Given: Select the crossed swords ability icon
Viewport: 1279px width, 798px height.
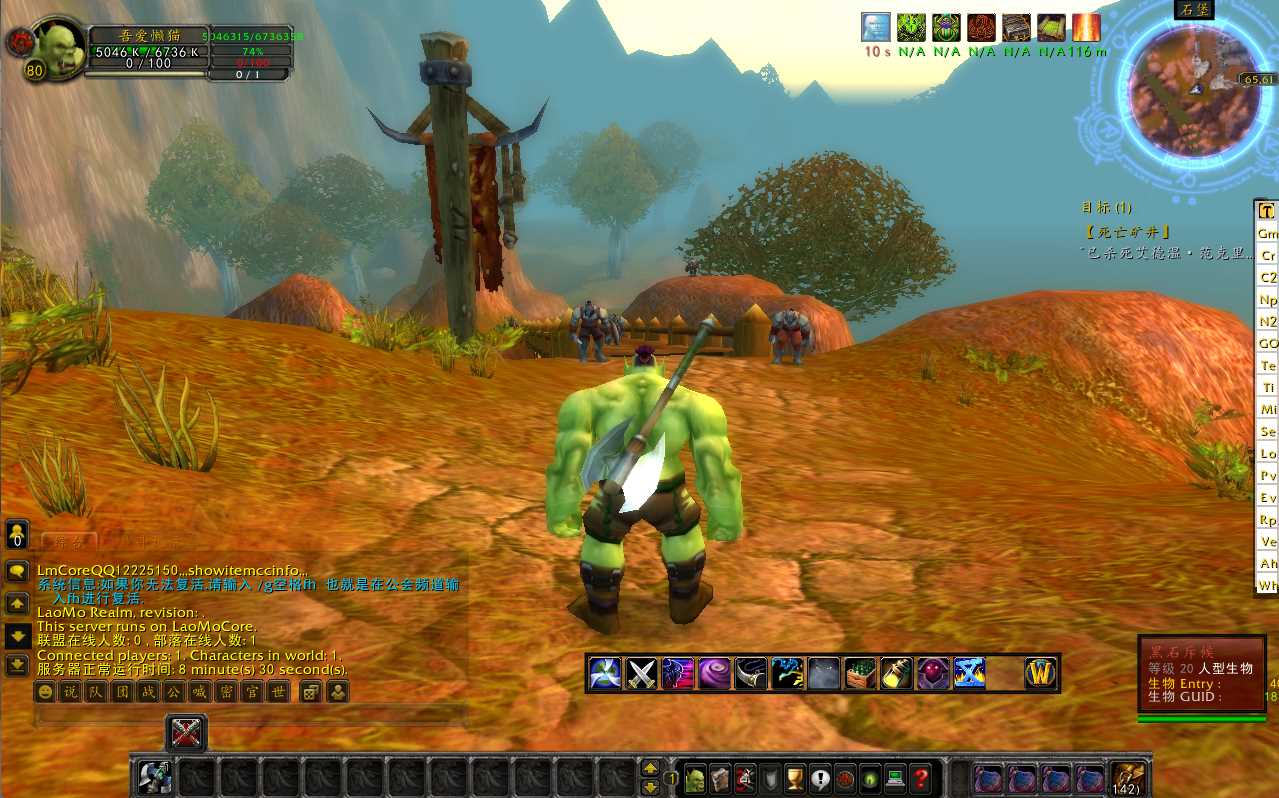Looking at the screenshot, I should click(x=640, y=673).
